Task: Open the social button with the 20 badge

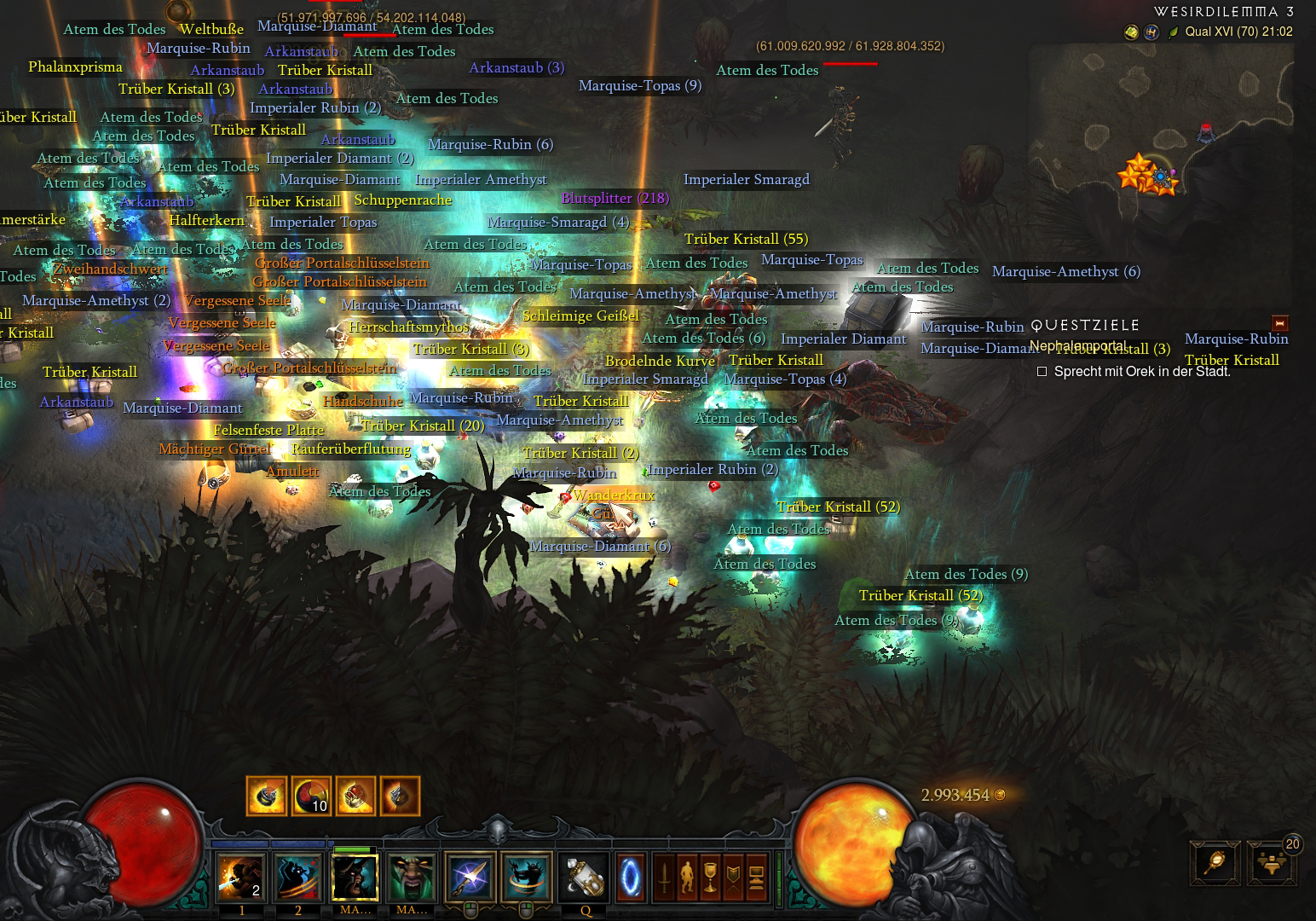Action: tap(1270, 863)
